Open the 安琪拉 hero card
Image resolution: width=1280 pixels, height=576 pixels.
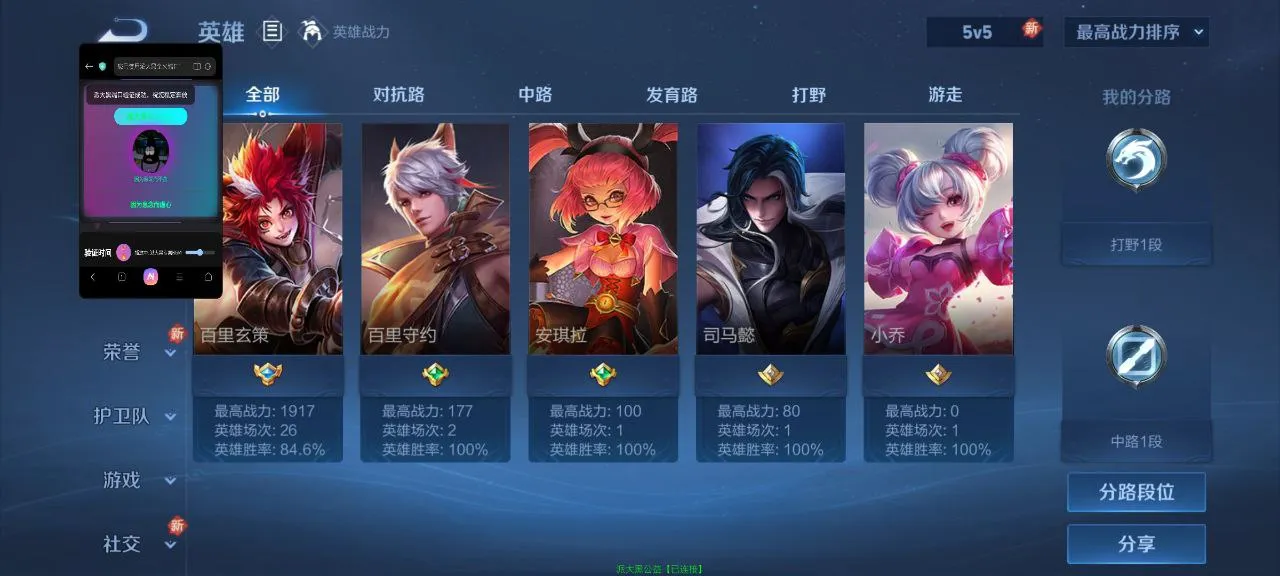[x=603, y=240]
